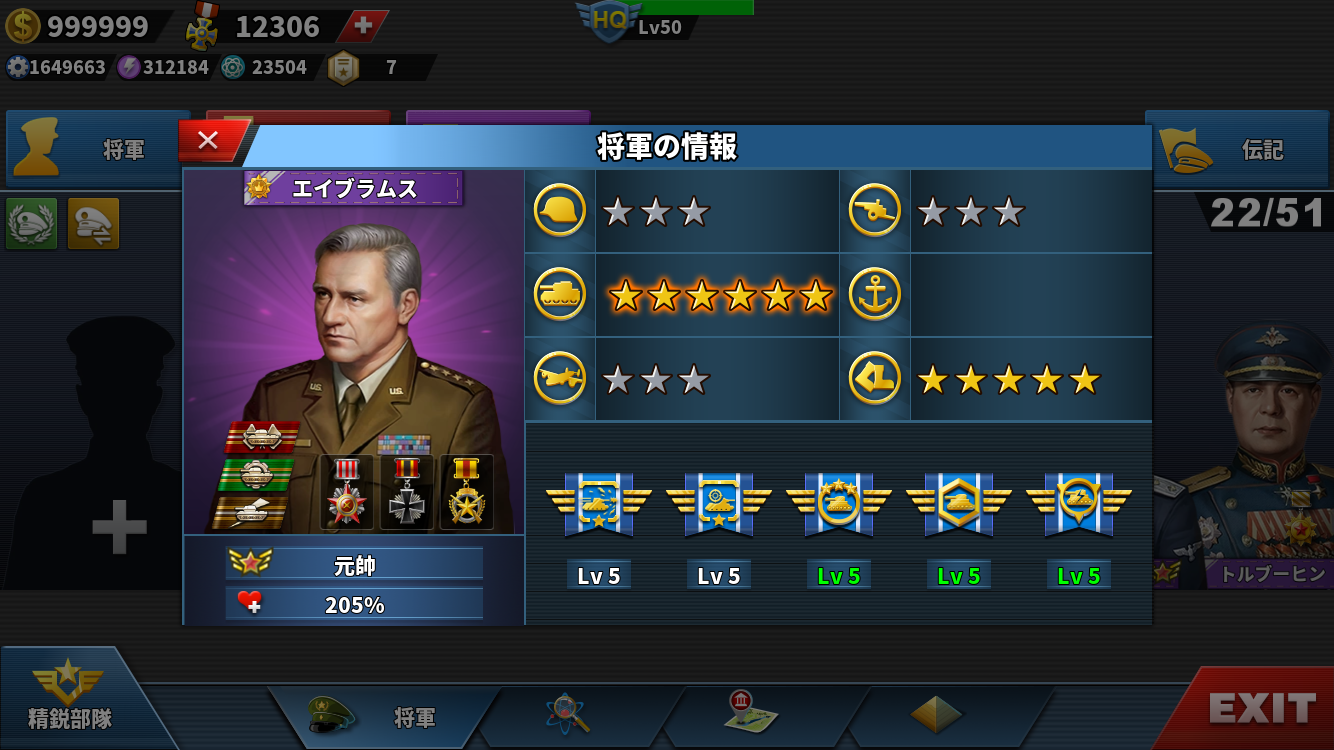
Task: Add a general to the empty slot
Action: pyautogui.click(x=119, y=527)
